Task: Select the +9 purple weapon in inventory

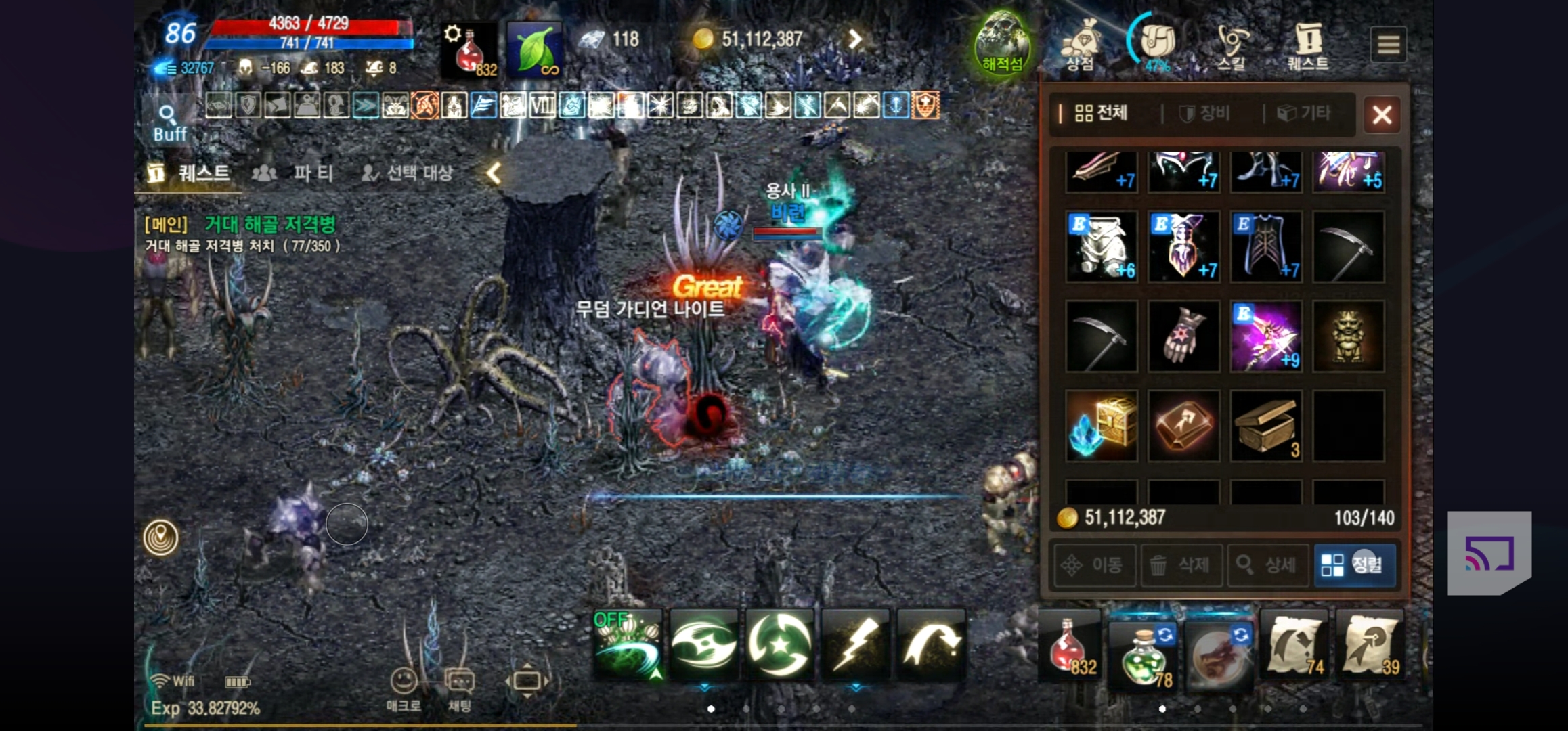Action: point(1266,335)
